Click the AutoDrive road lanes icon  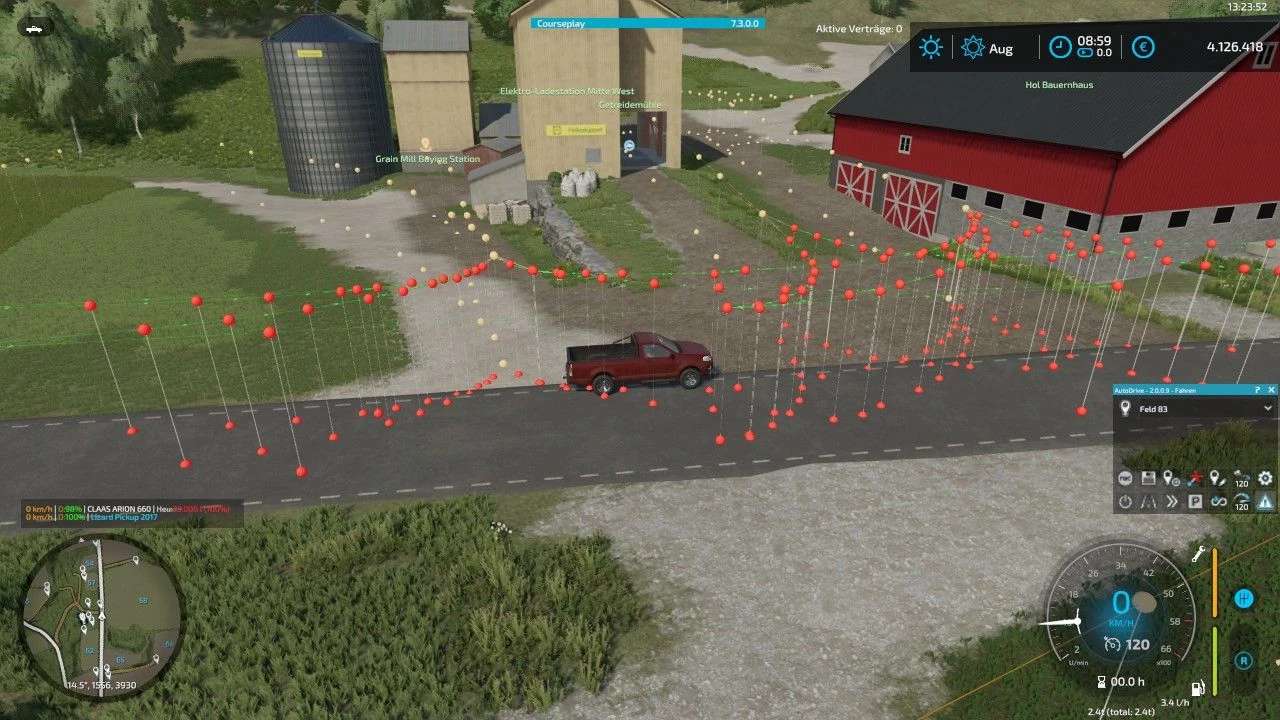click(1148, 502)
